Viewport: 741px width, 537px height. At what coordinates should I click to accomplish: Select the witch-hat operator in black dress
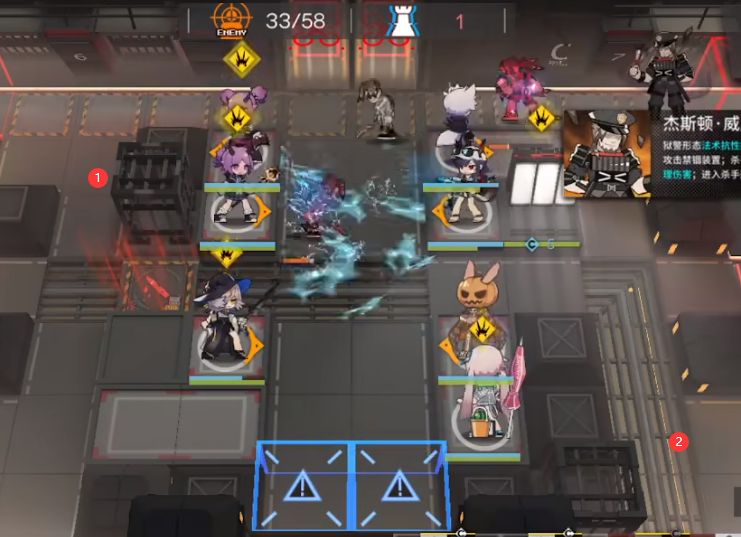tap(225, 322)
